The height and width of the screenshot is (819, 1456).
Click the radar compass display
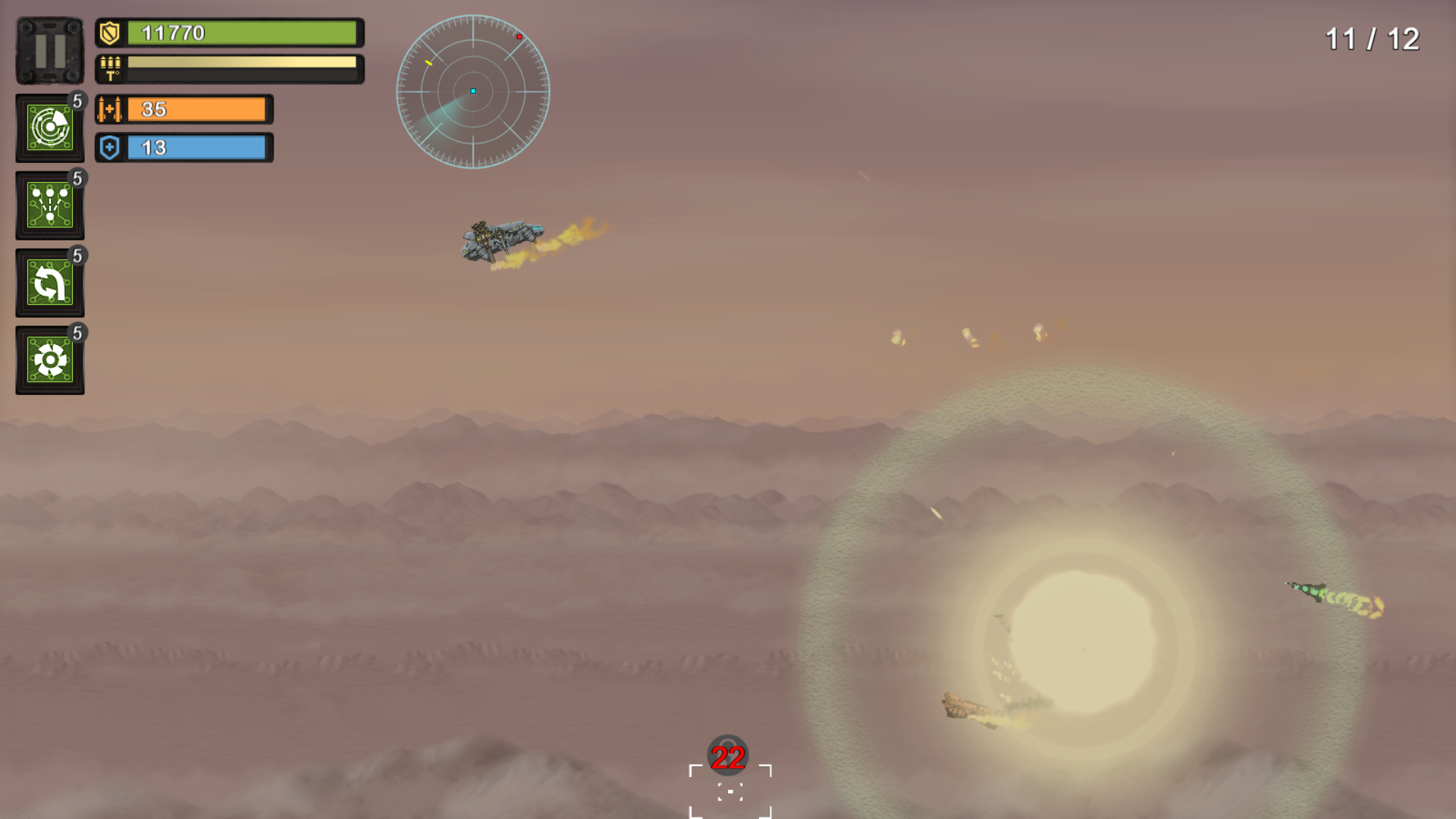pos(474,91)
